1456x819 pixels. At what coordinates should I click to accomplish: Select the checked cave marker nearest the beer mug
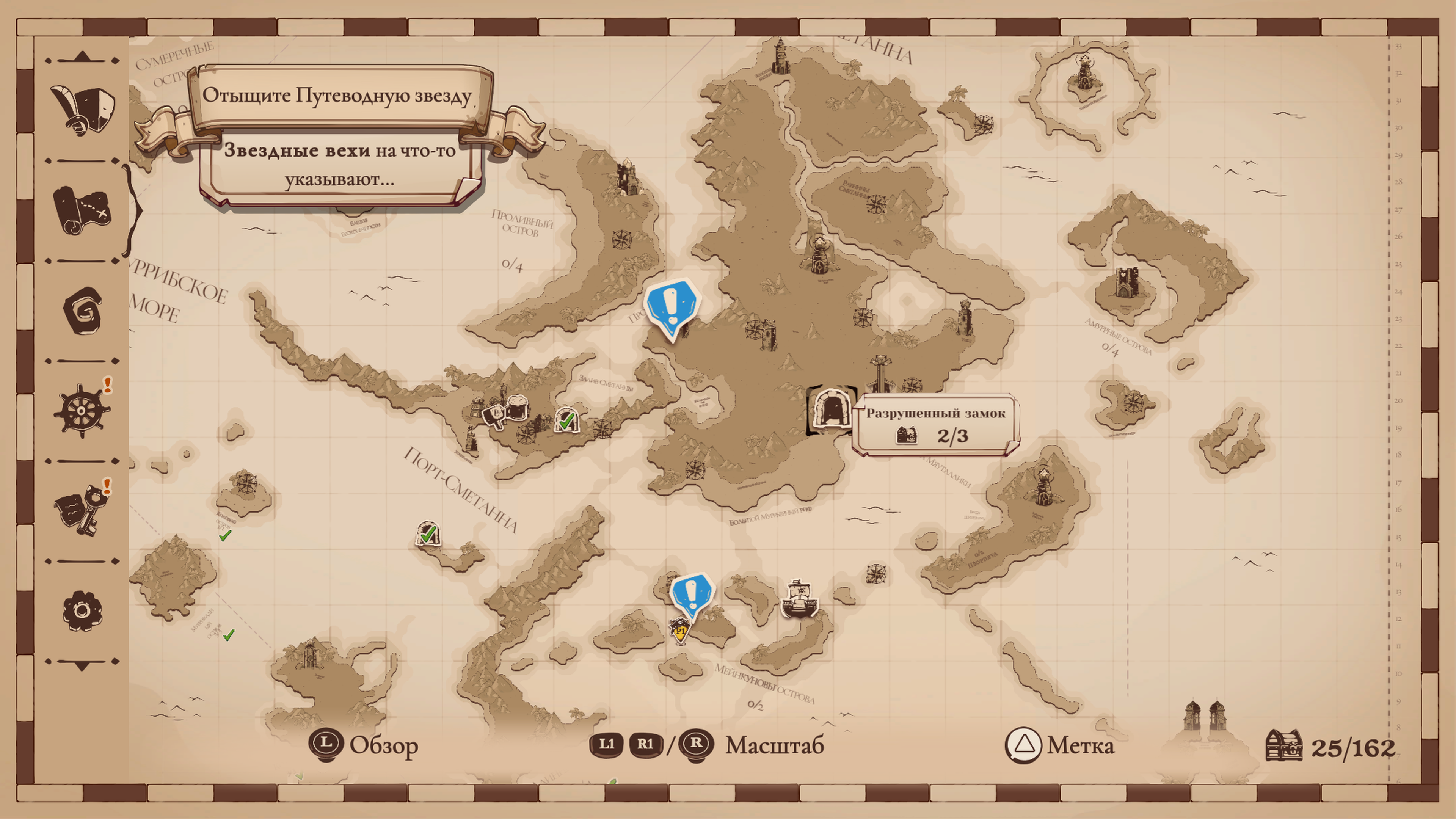pyautogui.click(x=566, y=419)
